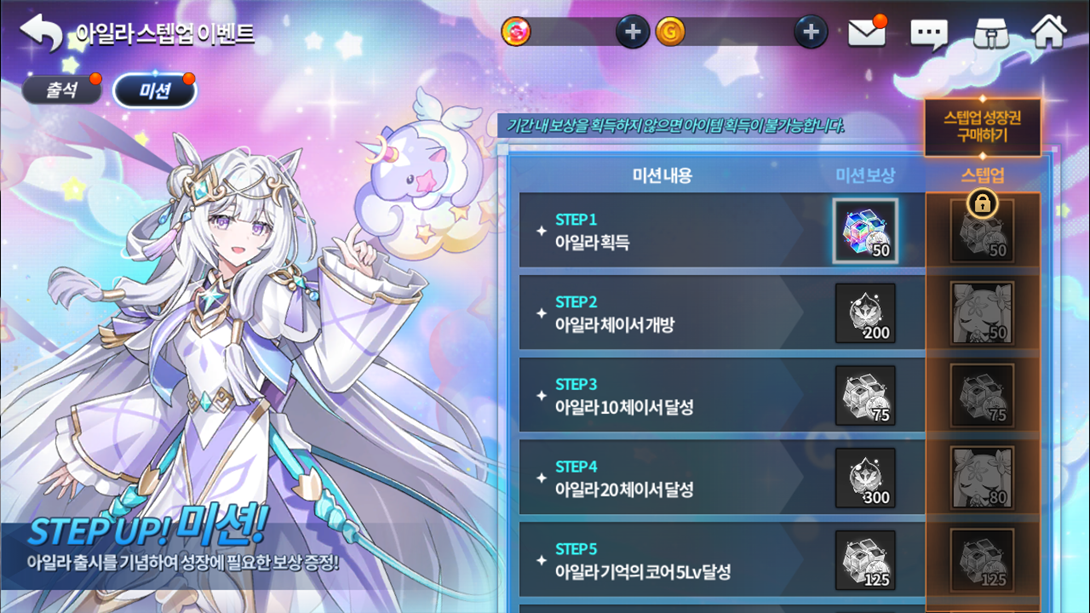Image resolution: width=1090 pixels, height=613 pixels.
Task: Return to the home screen
Action: (1048, 32)
